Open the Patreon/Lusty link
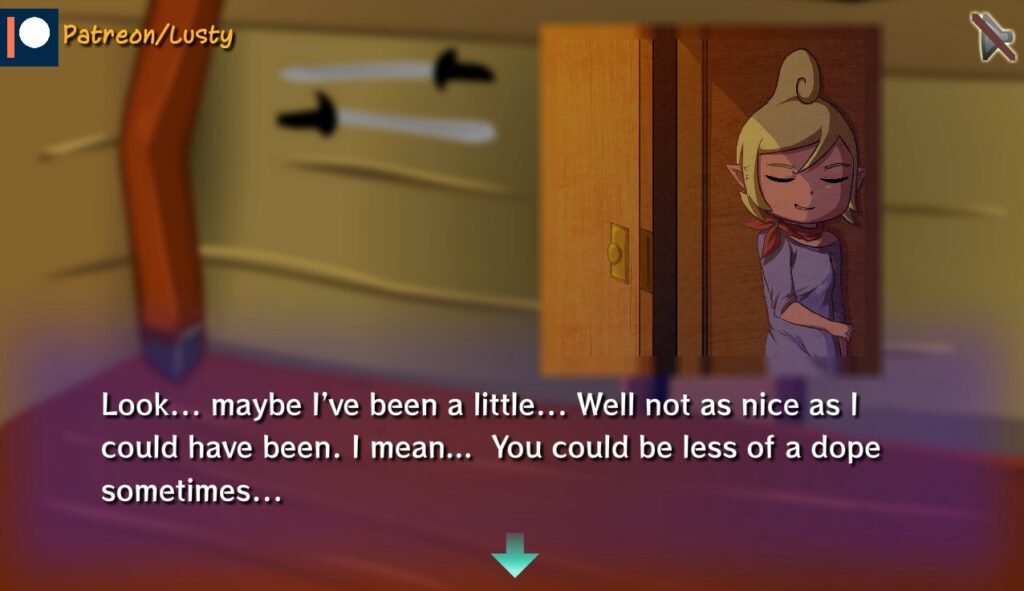Image resolution: width=1024 pixels, height=591 pixels. [x=120, y=36]
